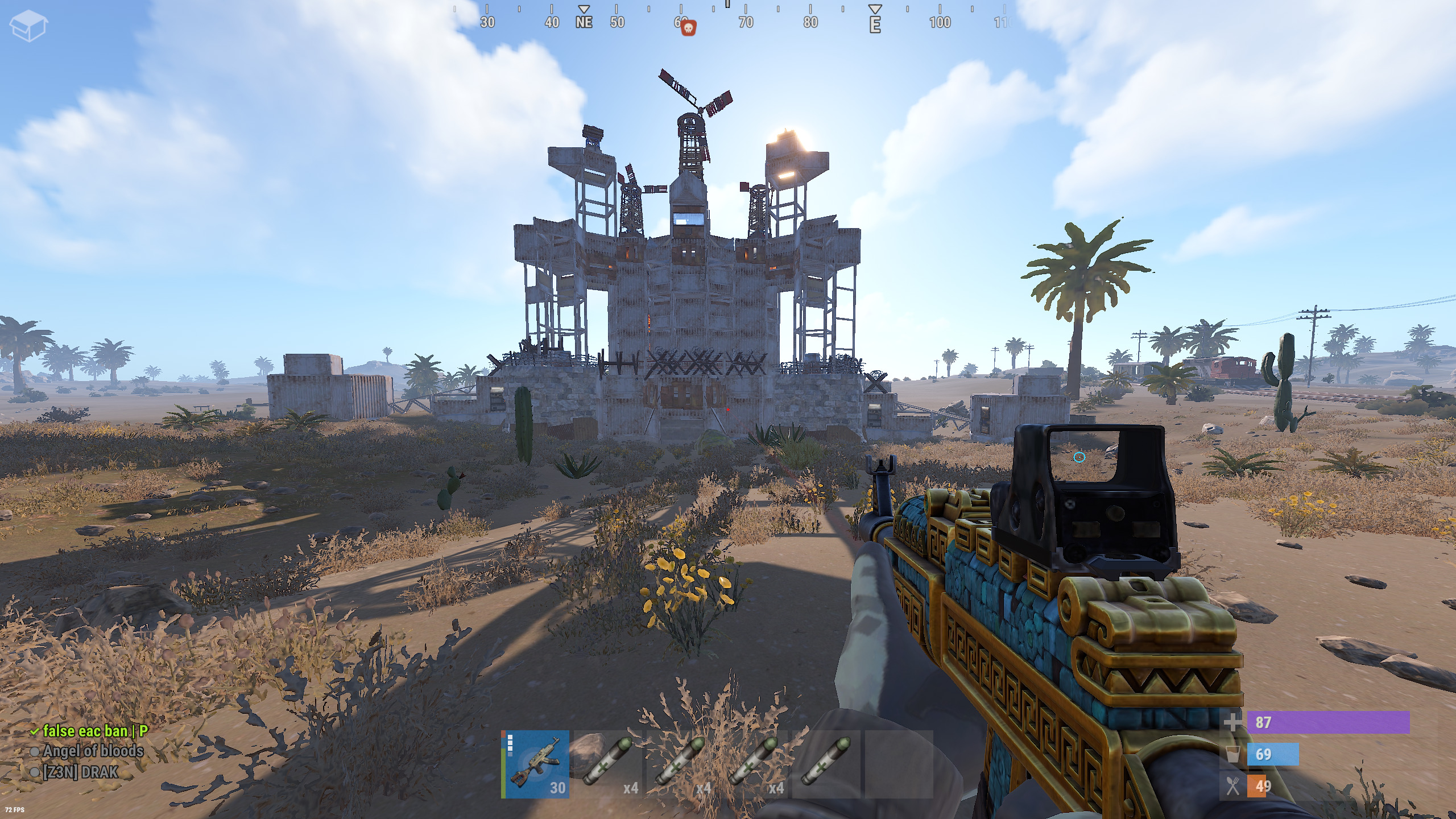Click the open box icon

tap(28, 26)
